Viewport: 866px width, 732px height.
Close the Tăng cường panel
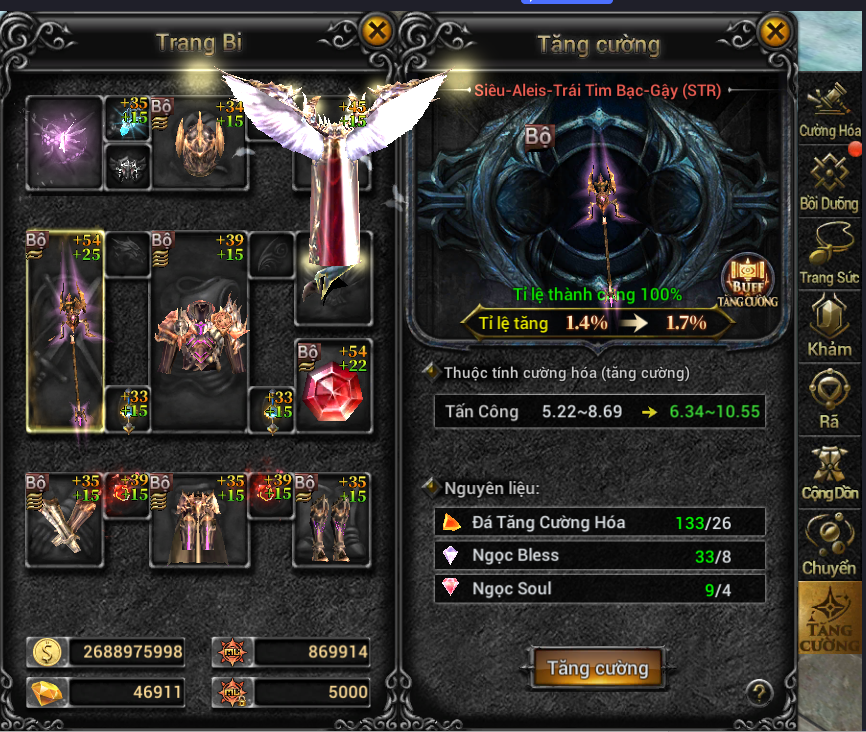(x=775, y=32)
